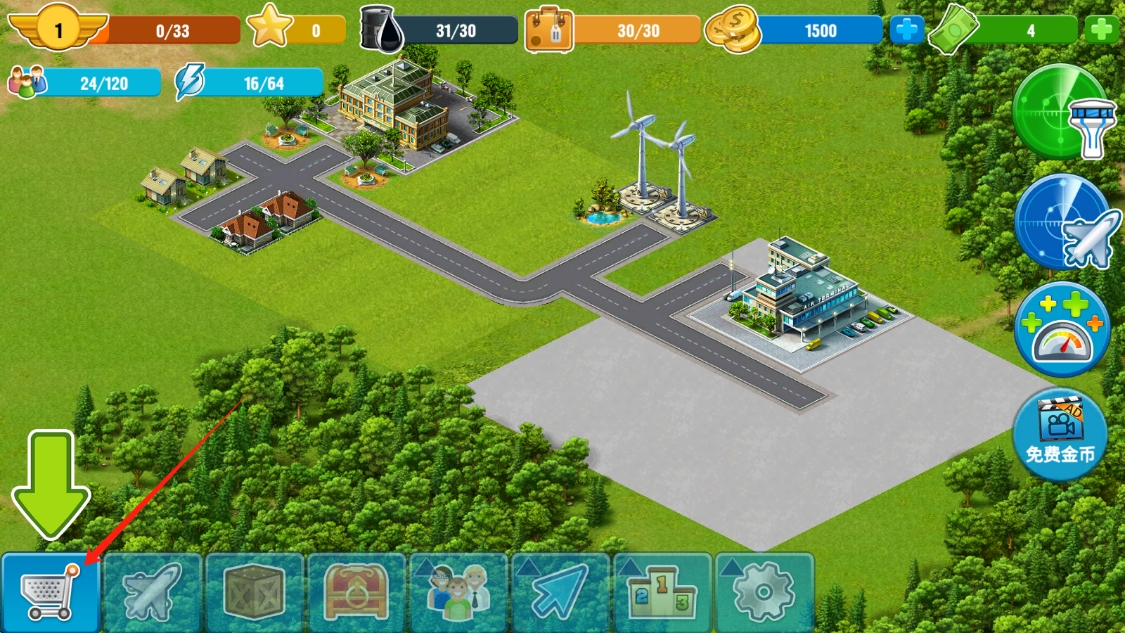The image size is (1125, 633).
Task: Buy more green cash with plus
Action: [x=1101, y=30]
